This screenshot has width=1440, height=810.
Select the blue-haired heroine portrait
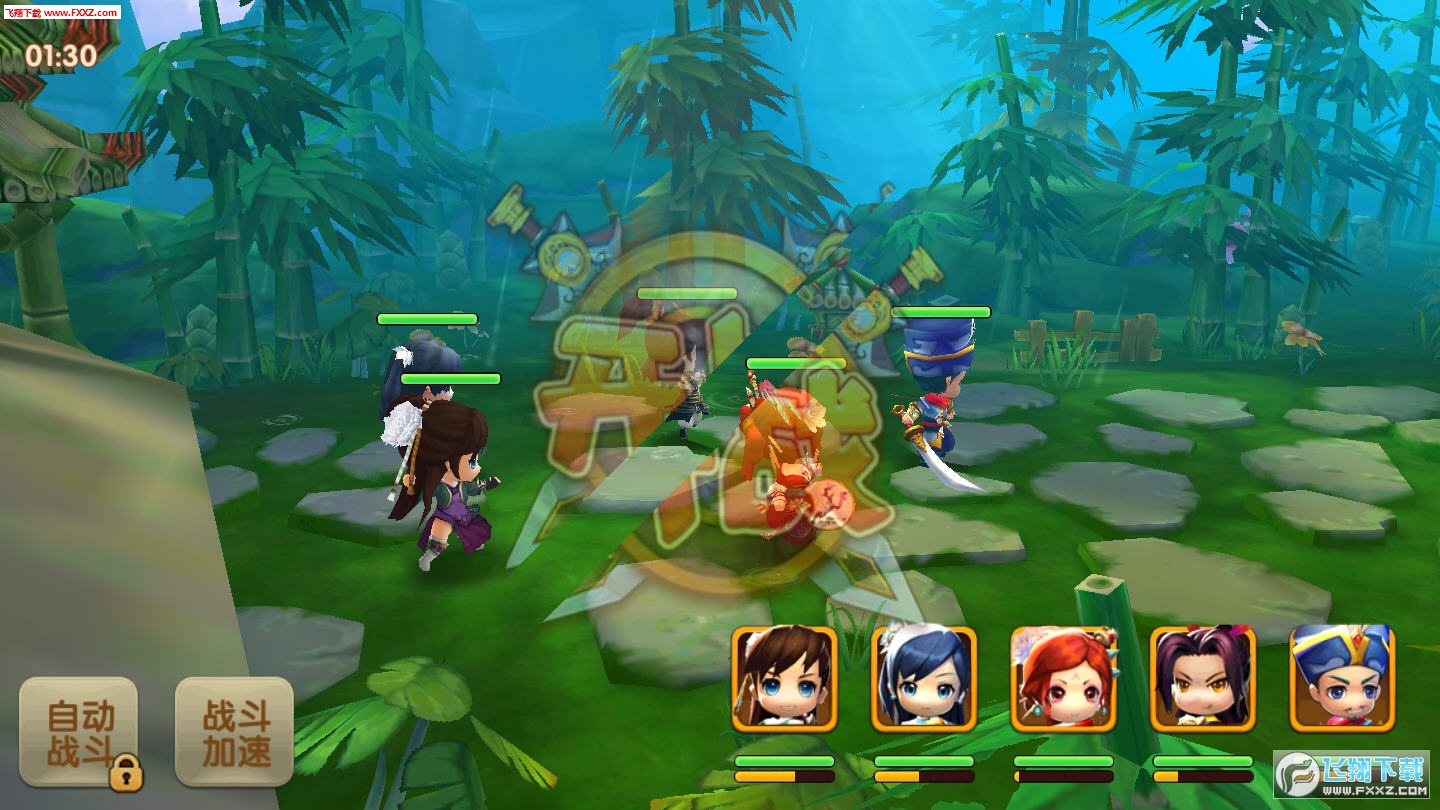[924, 679]
